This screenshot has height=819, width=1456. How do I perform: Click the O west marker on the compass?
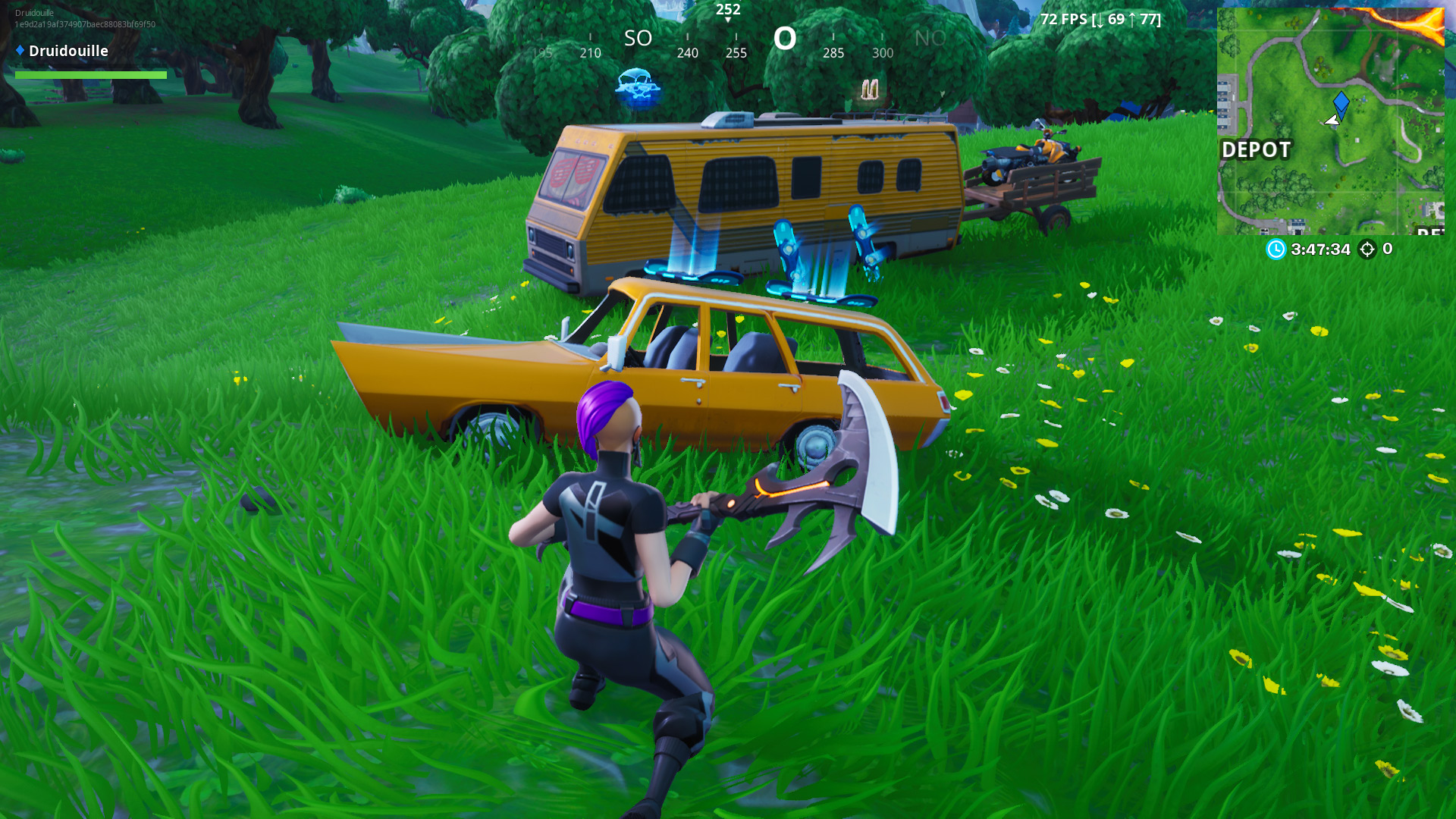(786, 38)
